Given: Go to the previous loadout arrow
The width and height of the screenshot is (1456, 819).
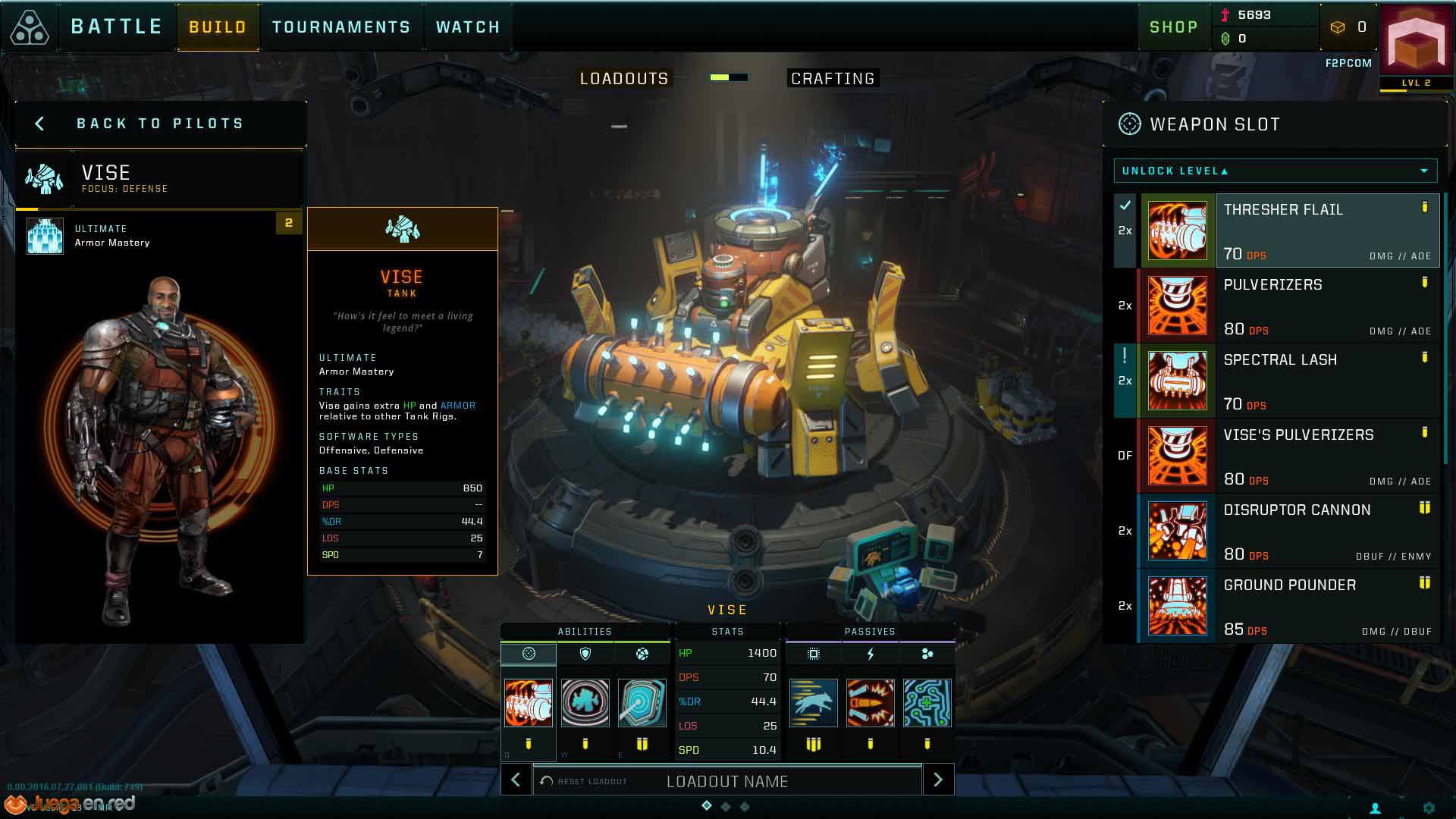Looking at the screenshot, I should tap(516, 780).
